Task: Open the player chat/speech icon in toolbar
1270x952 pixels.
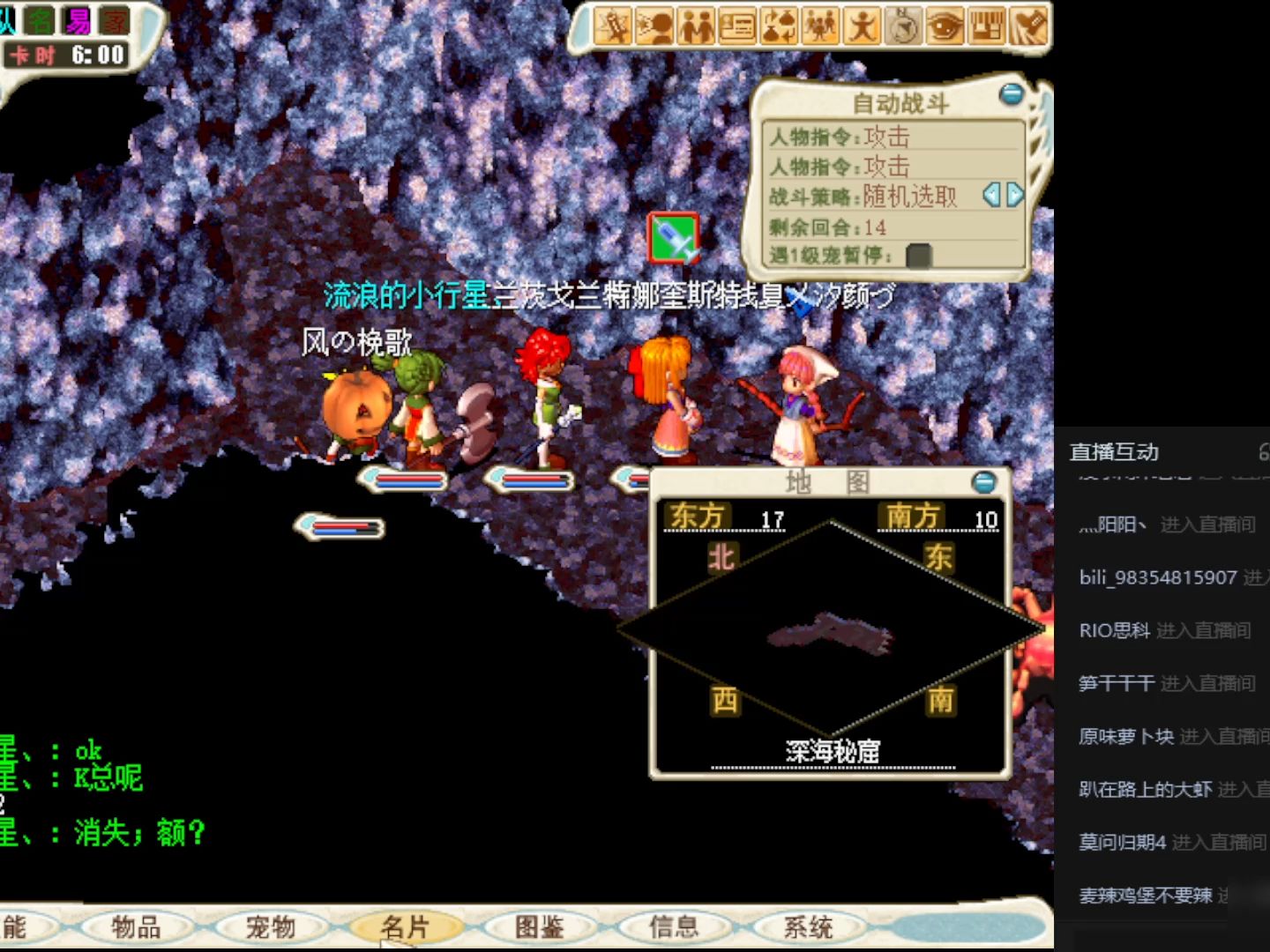Action: [654, 27]
